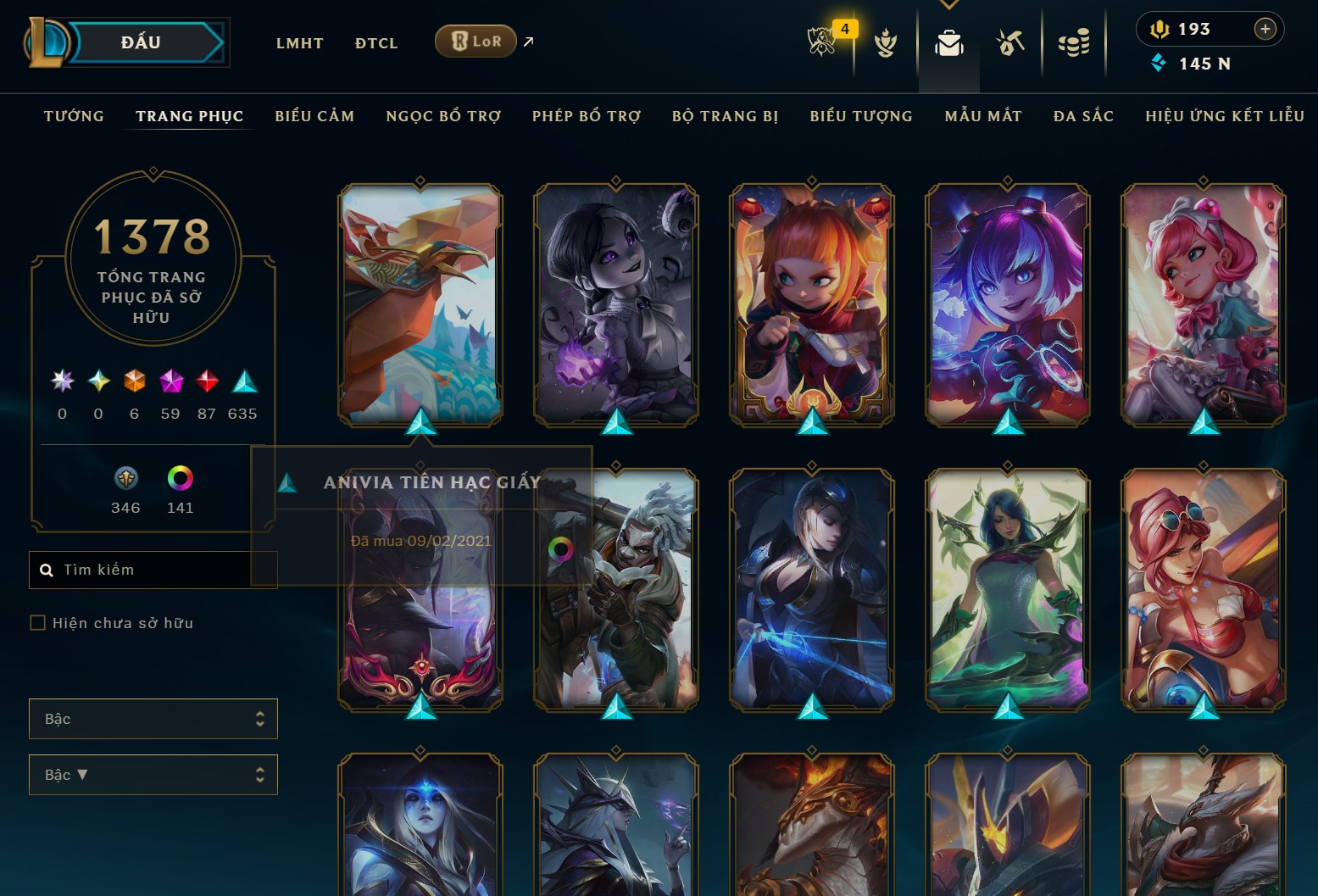Image resolution: width=1318 pixels, height=896 pixels.
Task: Select the ward skin icon showing 346
Action: [125, 479]
